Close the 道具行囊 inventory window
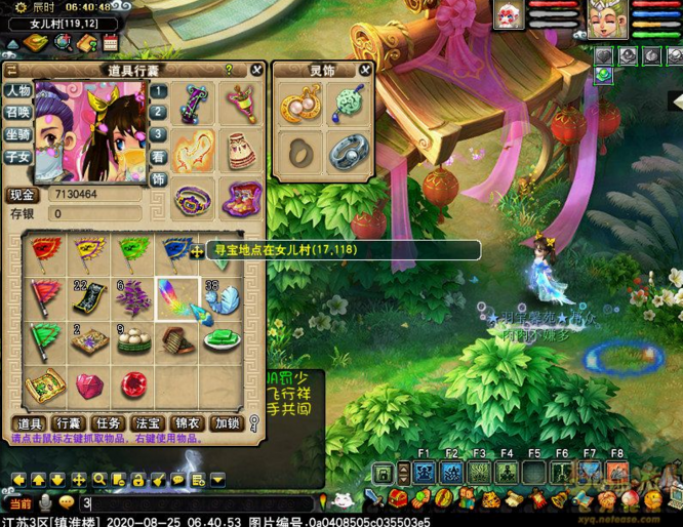This screenshot has height=527, width=683. click(257, 70)
